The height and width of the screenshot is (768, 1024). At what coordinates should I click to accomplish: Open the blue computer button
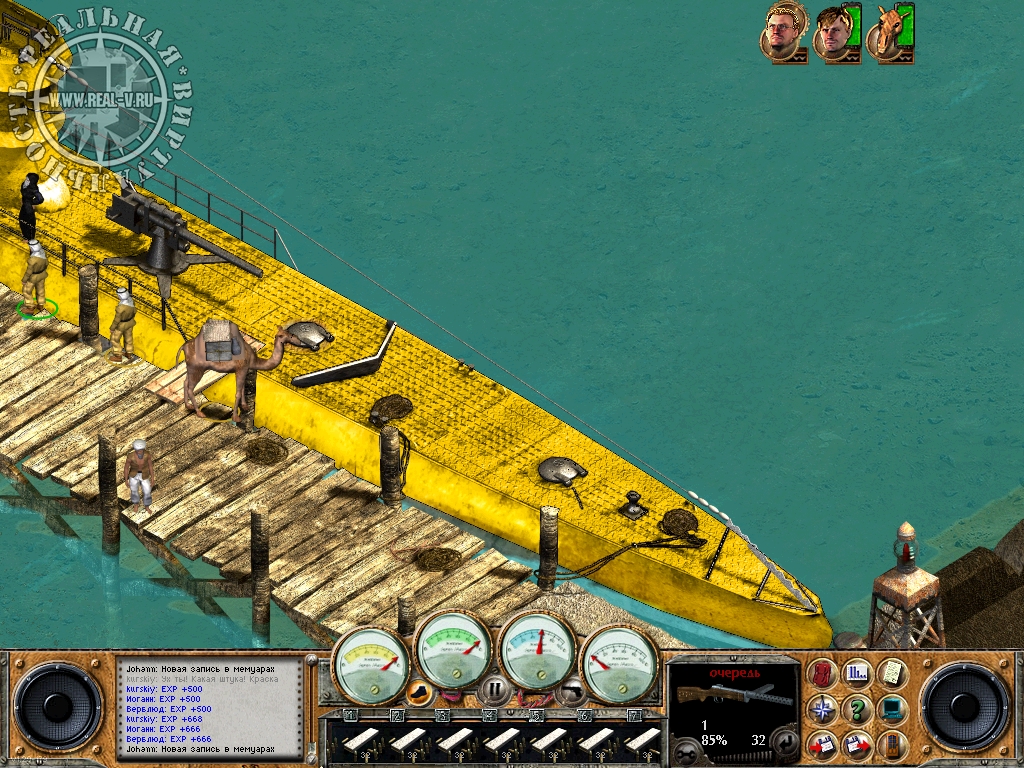coord(892,710)
